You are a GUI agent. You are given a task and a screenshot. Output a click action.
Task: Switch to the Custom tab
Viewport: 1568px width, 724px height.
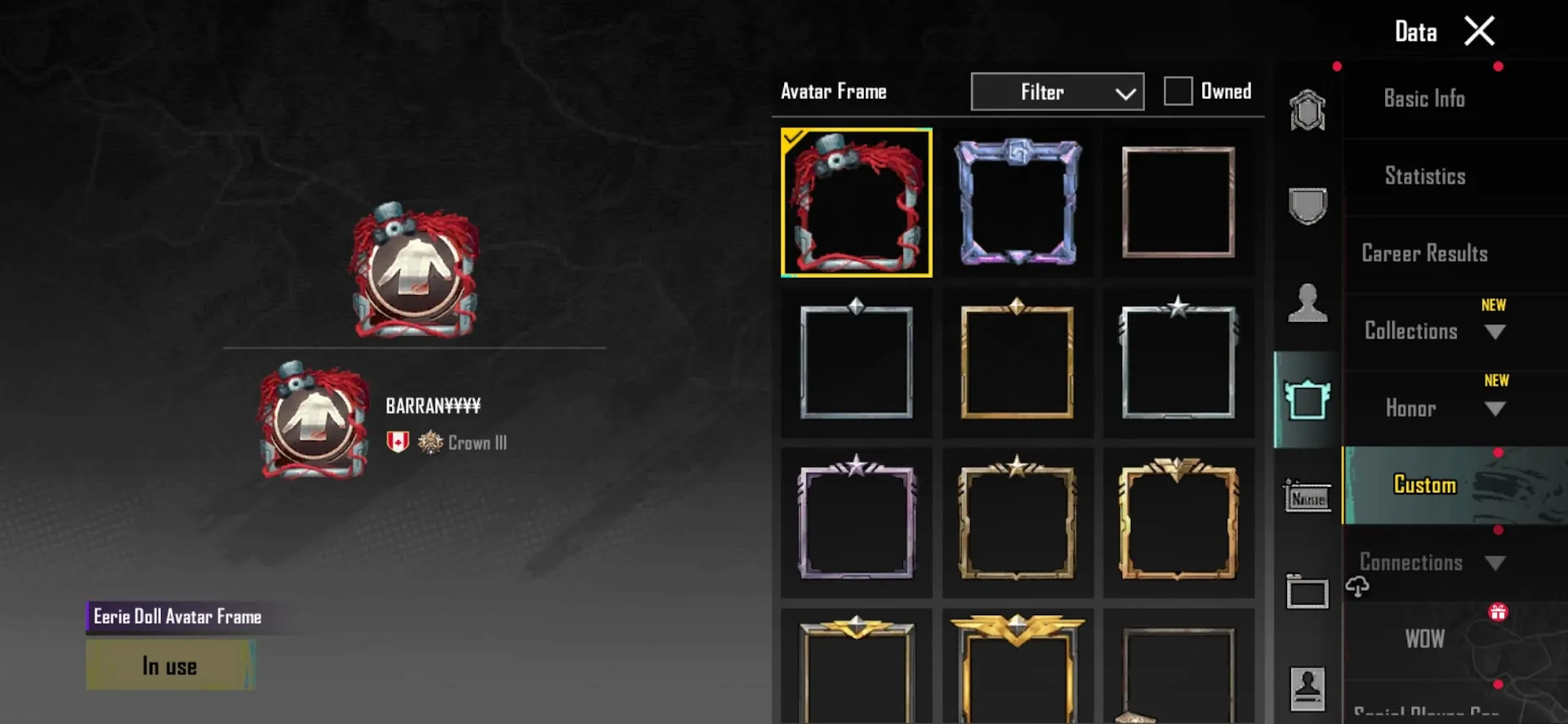click(1424, 484)
